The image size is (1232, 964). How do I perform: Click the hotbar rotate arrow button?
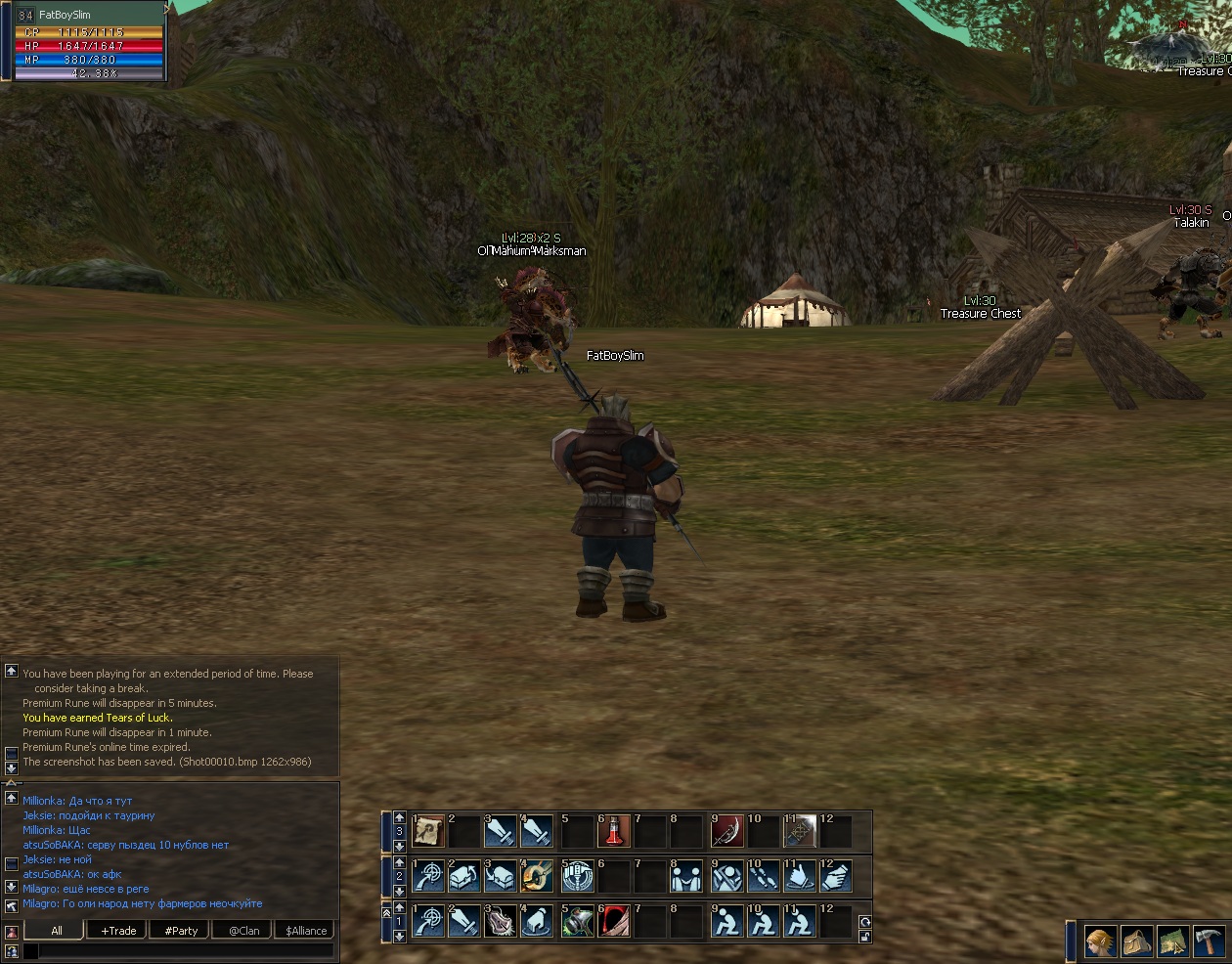(x=864, y=921)
